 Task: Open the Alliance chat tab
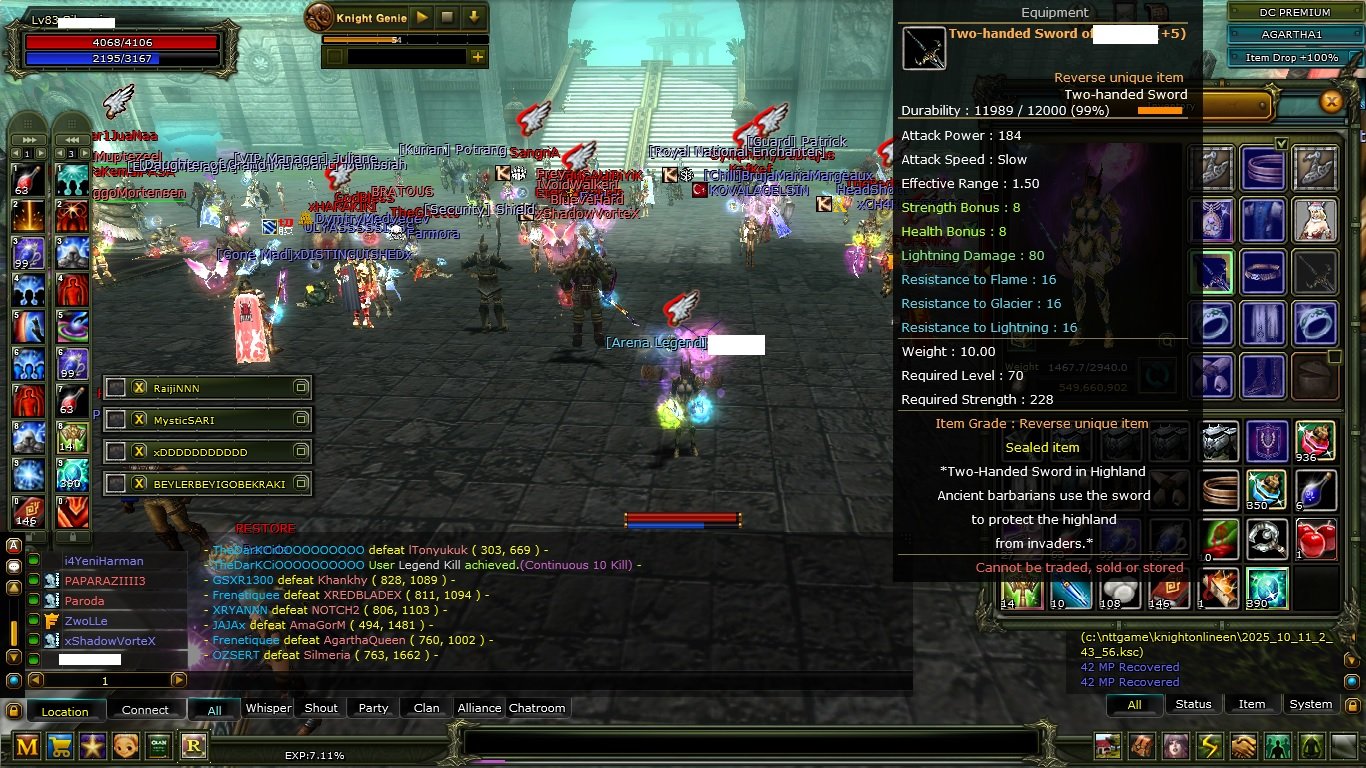pos(479,708)
